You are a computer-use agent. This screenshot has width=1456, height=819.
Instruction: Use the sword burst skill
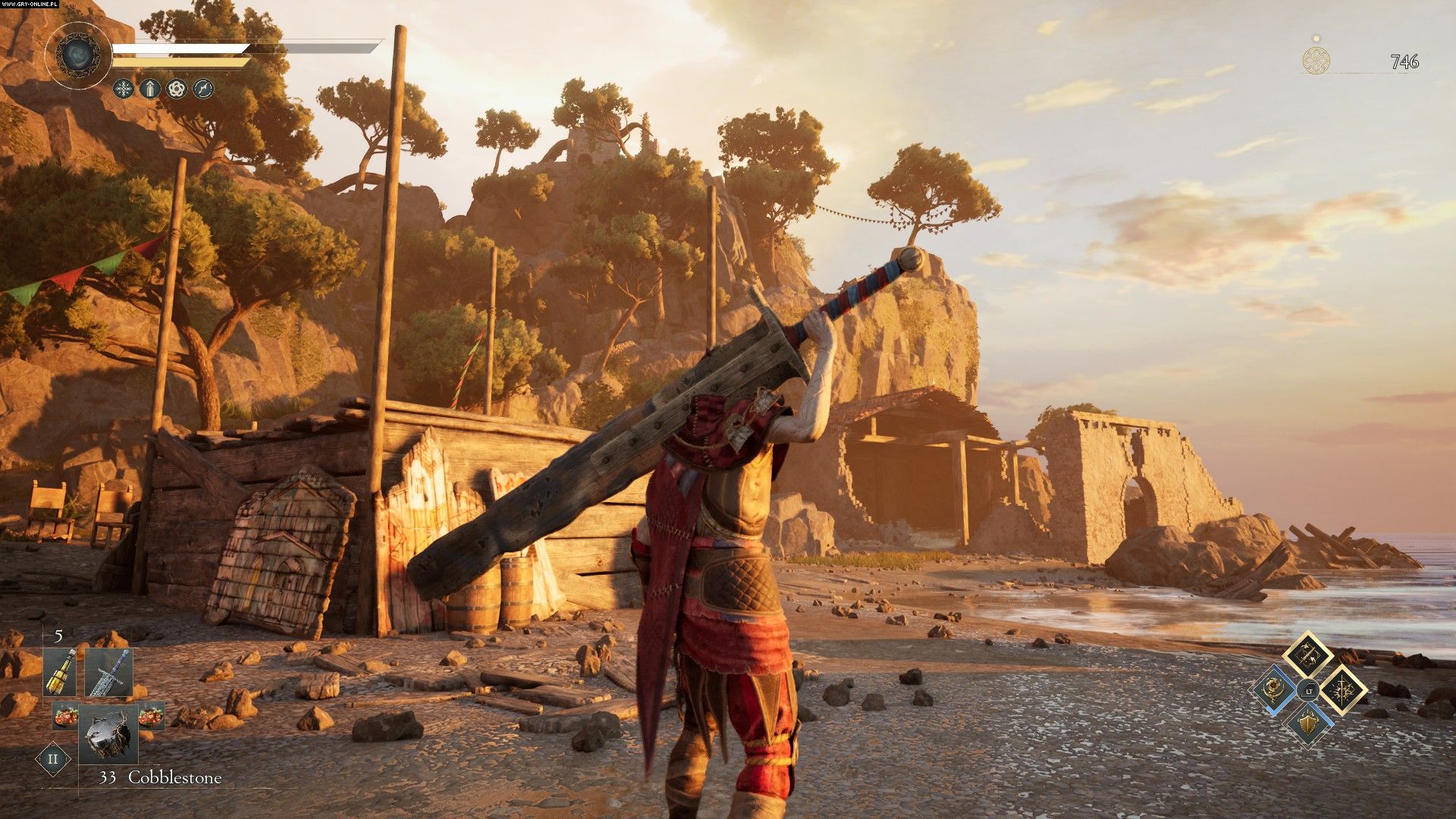[x=1343, y=690]
